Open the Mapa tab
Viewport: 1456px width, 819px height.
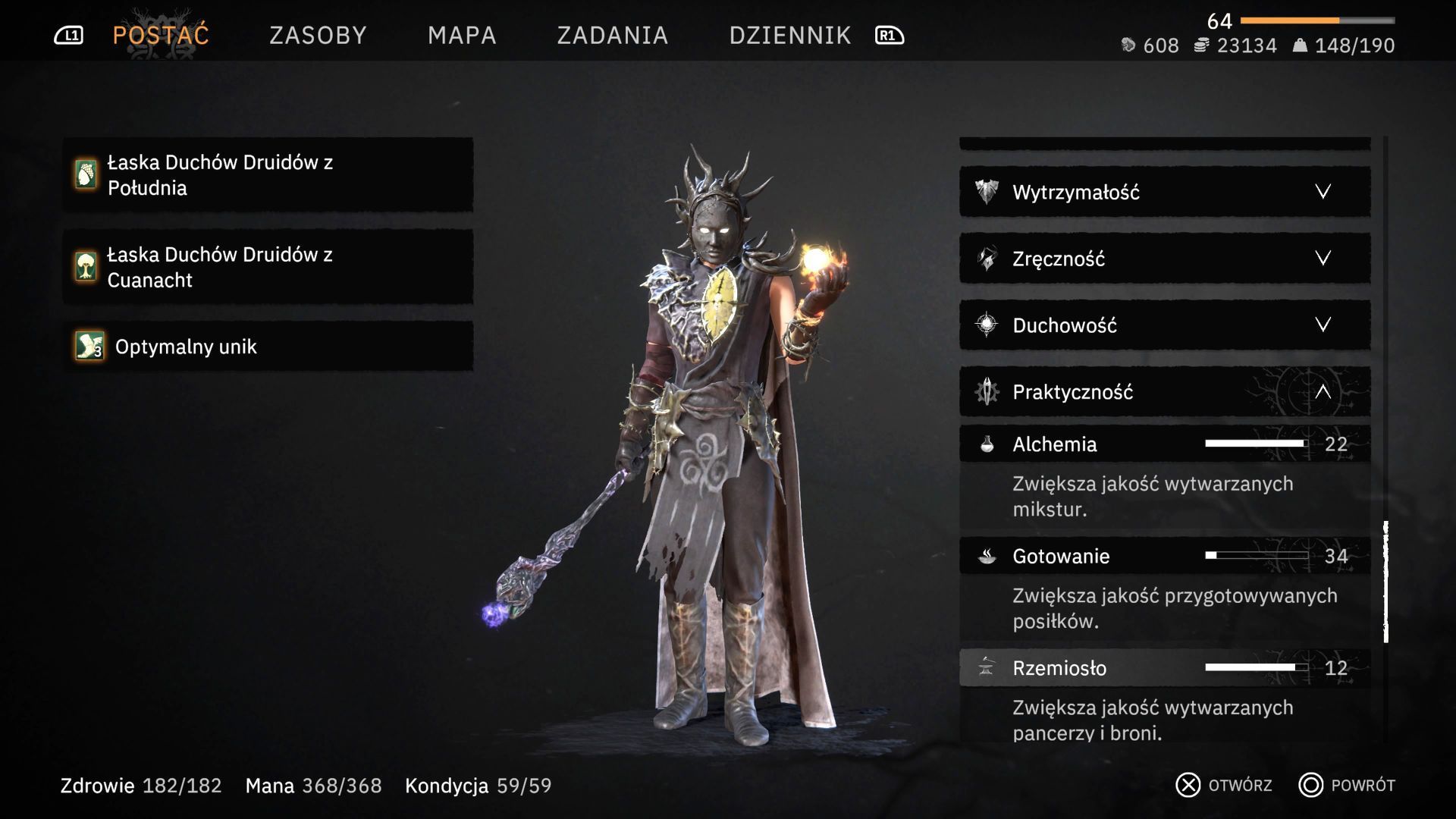[462, 36]
